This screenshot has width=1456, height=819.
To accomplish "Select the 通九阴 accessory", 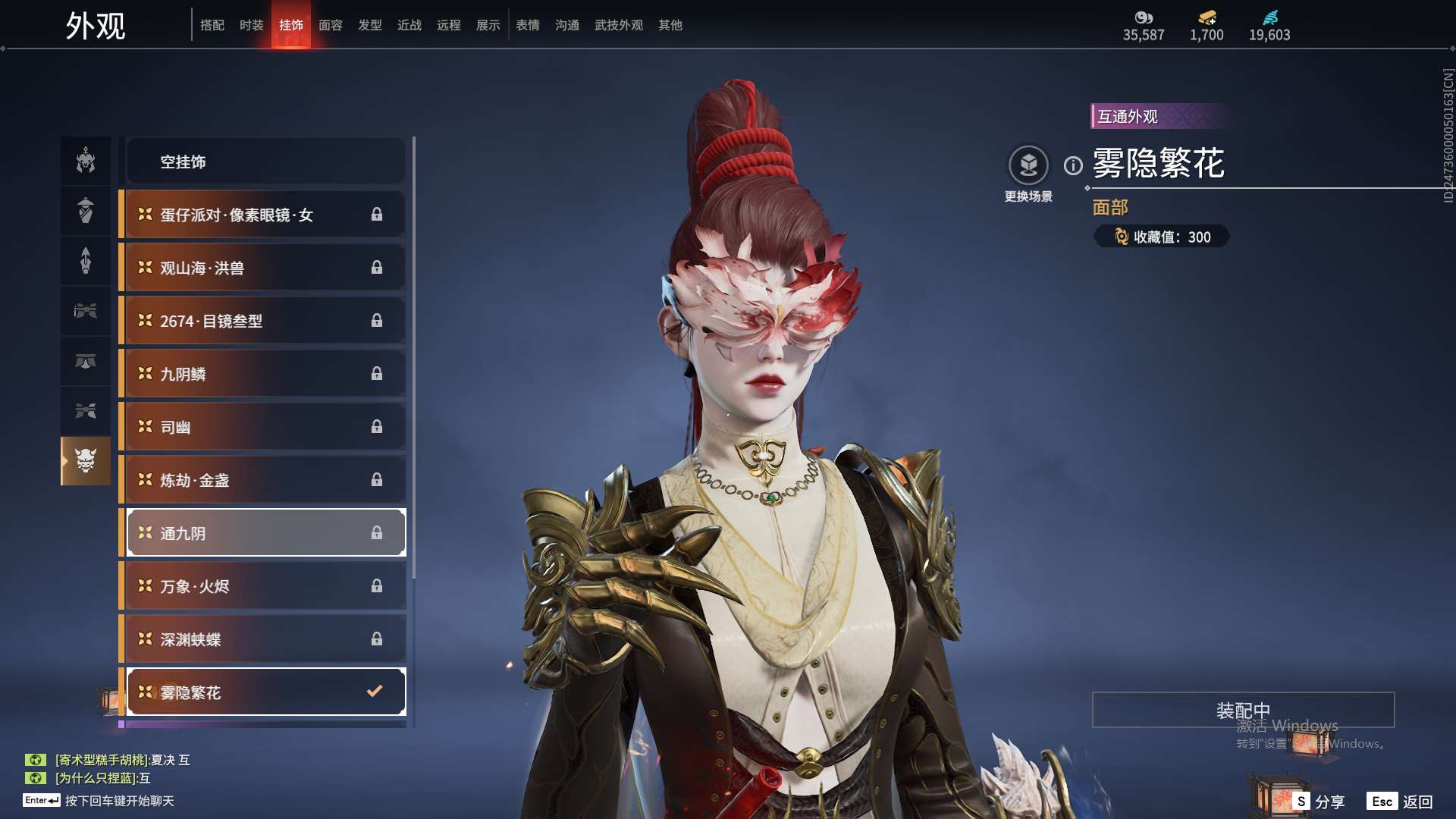I will click(265, 533).
